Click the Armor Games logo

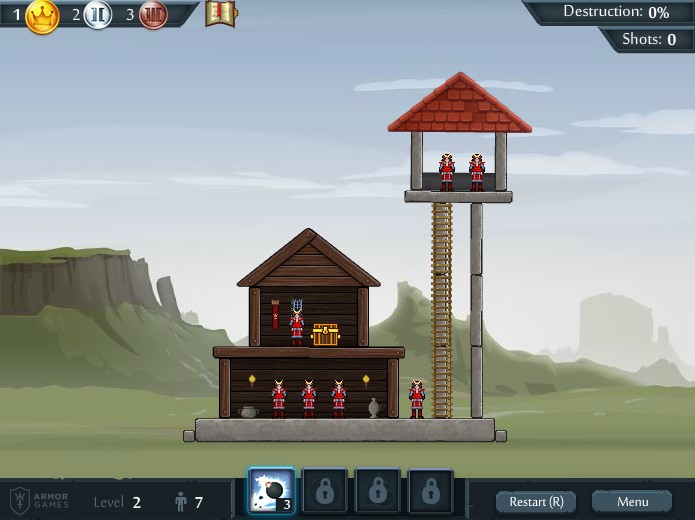40,500
